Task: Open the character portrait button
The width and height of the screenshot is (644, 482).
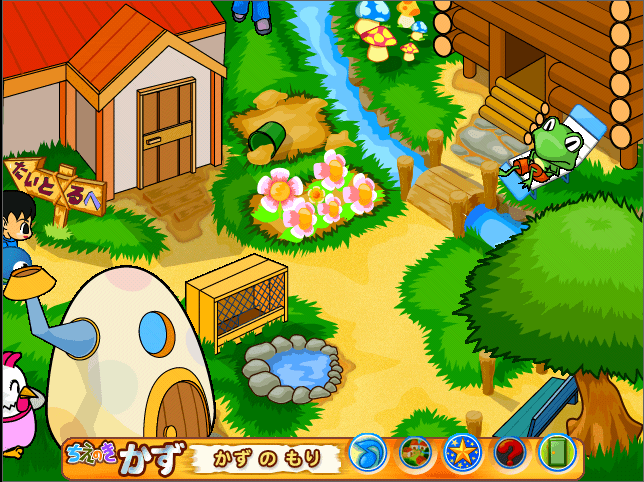Action: 415,455
